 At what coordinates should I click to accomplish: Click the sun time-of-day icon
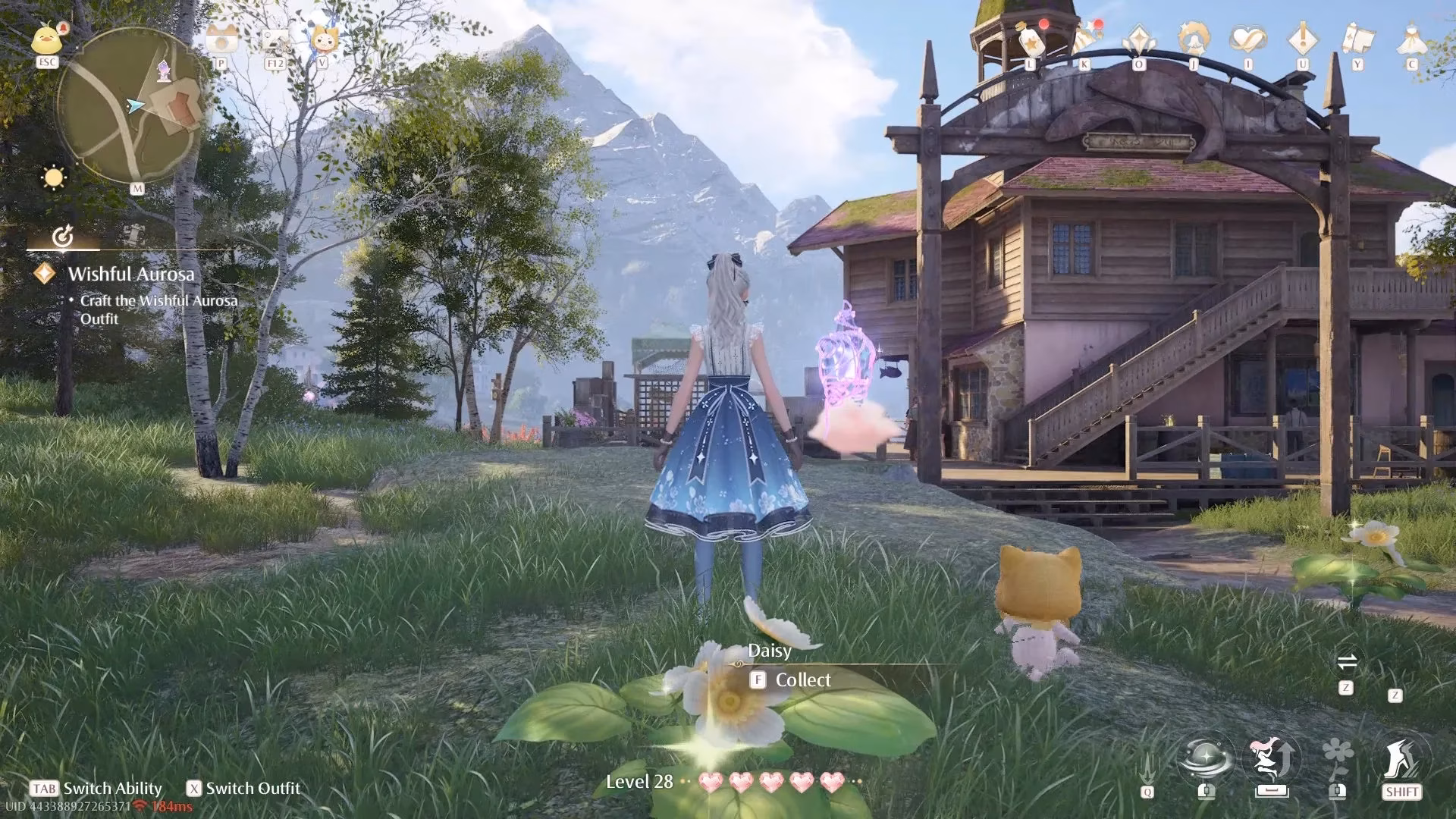click(x=54, y=178)
